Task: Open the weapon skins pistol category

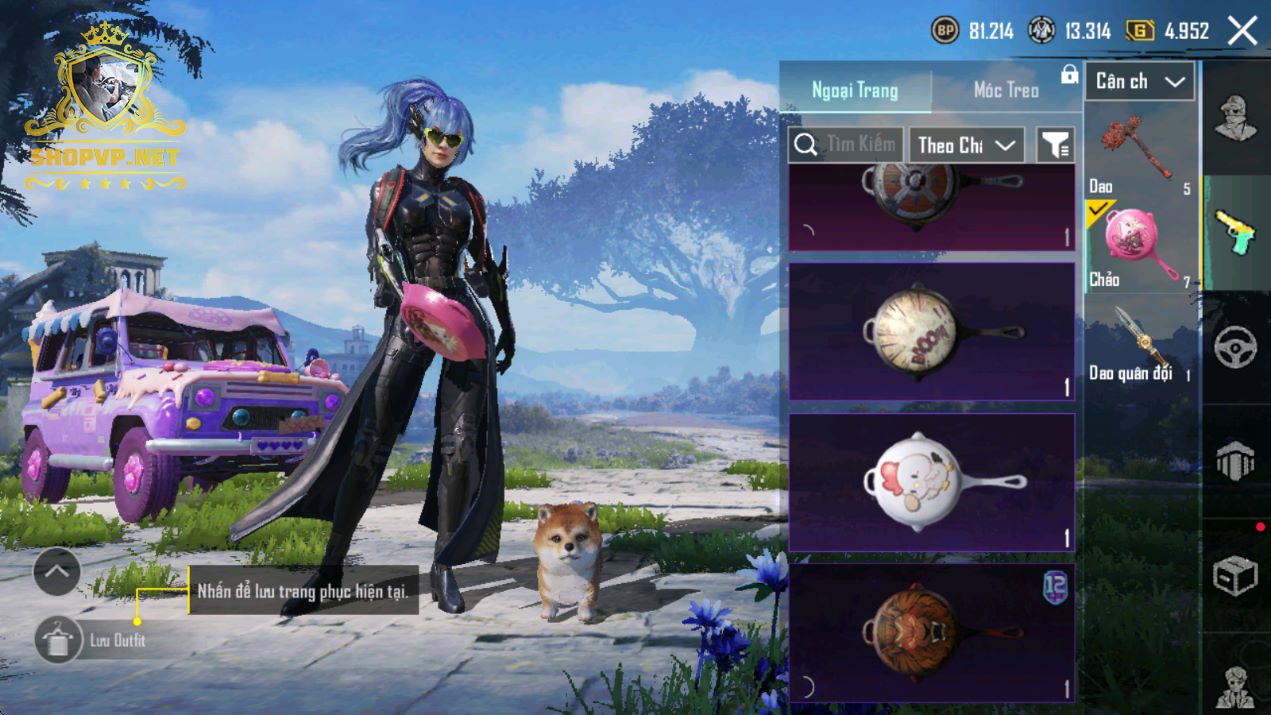Action: point(1236,233)
